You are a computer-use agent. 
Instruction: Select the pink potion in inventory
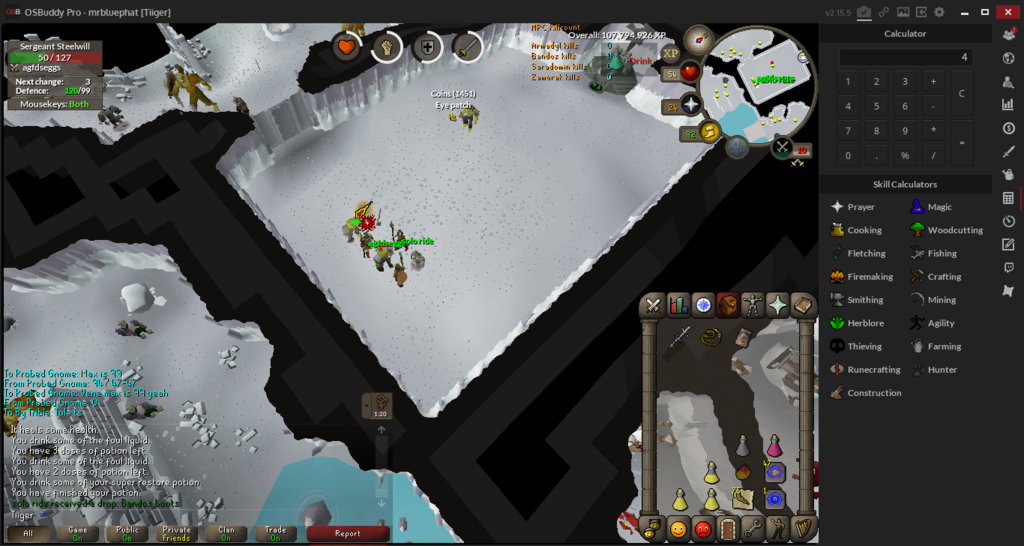pyautogui.click(x=774, y=446)
